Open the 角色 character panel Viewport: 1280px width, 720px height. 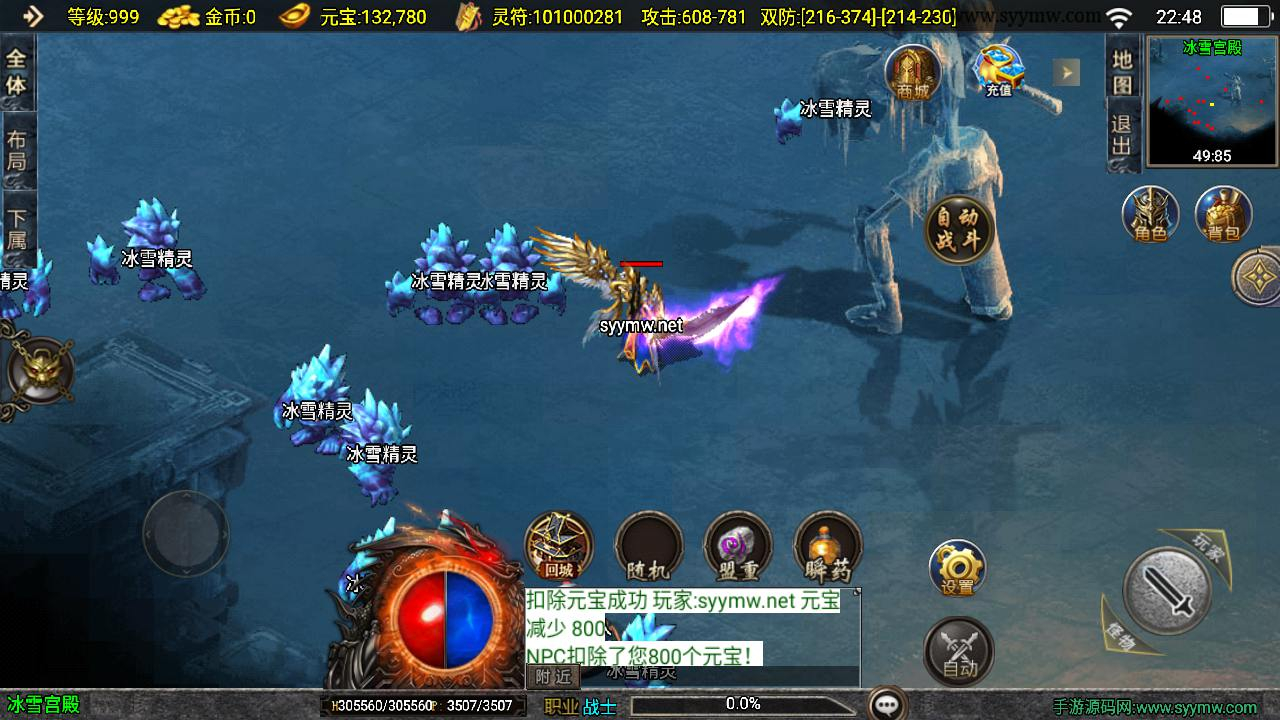pos(1150,215)
